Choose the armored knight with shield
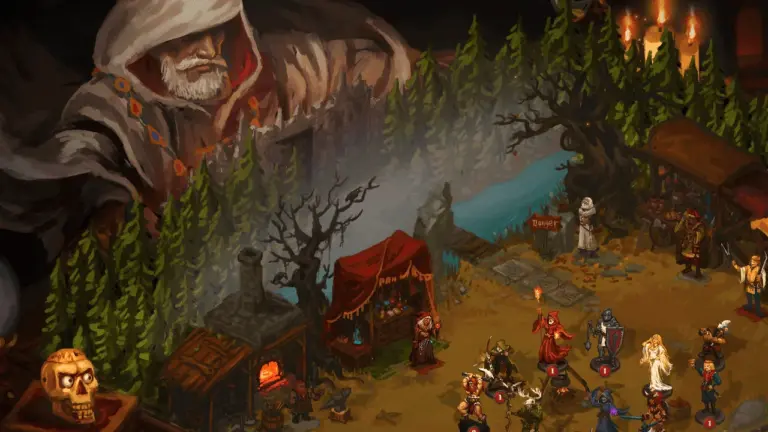Image resolution: width=768 pixels, height=432 pixels. pos(605,338)
